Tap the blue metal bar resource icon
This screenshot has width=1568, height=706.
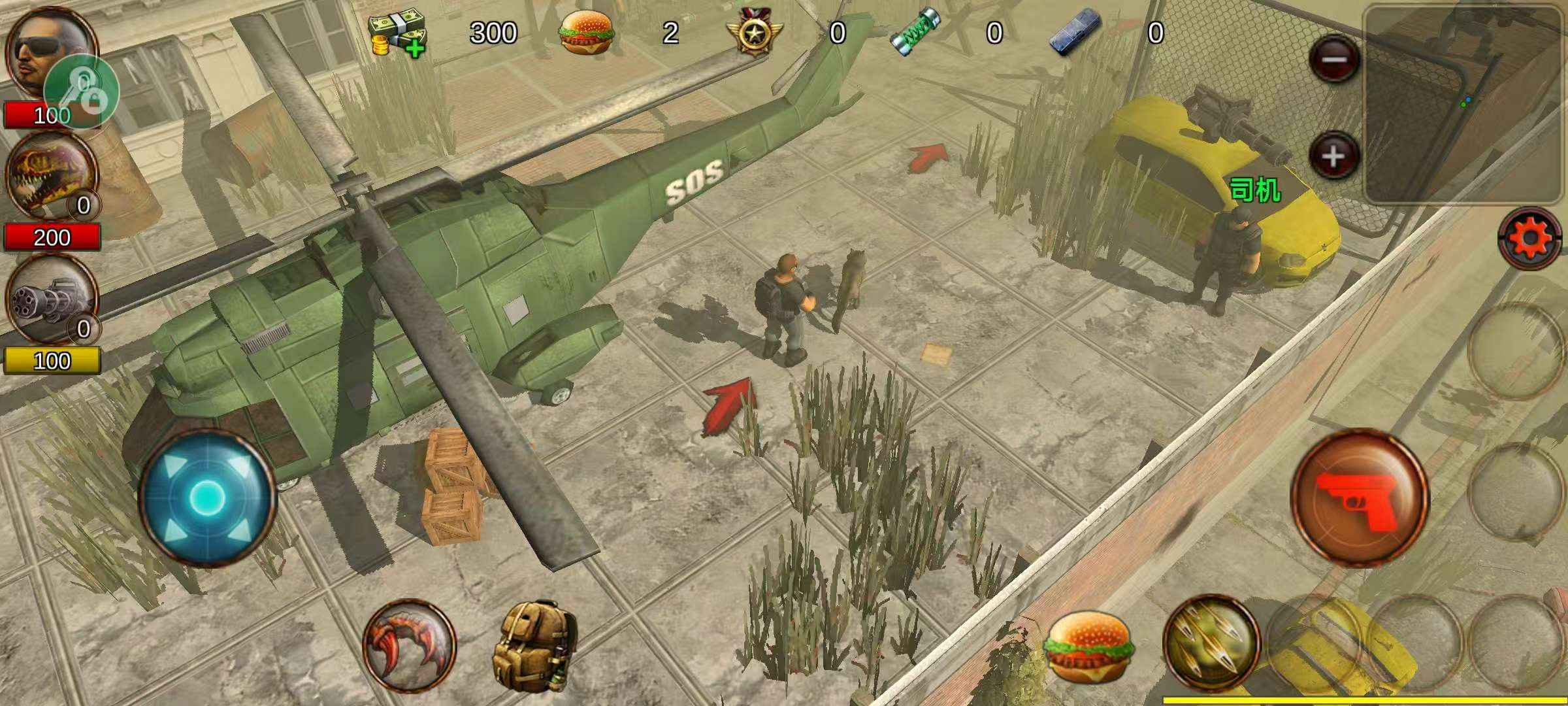[x=1075, y=33]
